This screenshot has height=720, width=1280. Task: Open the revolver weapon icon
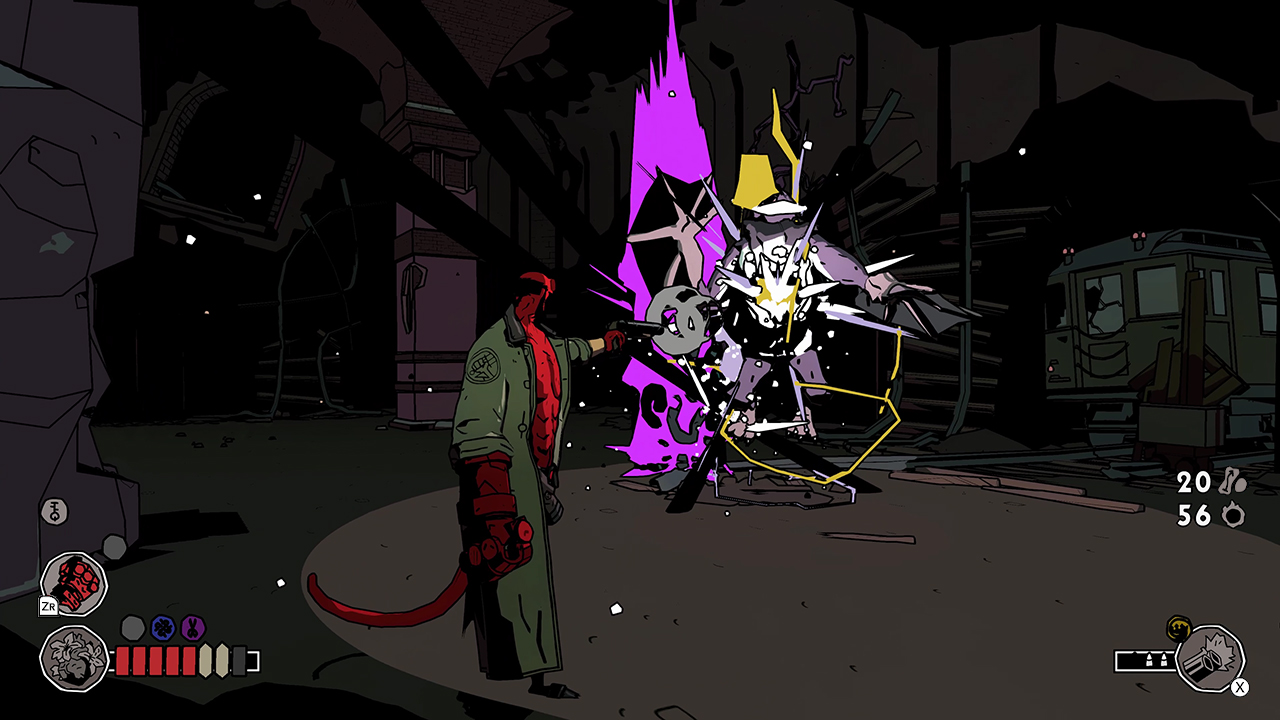pos(1210,658)
